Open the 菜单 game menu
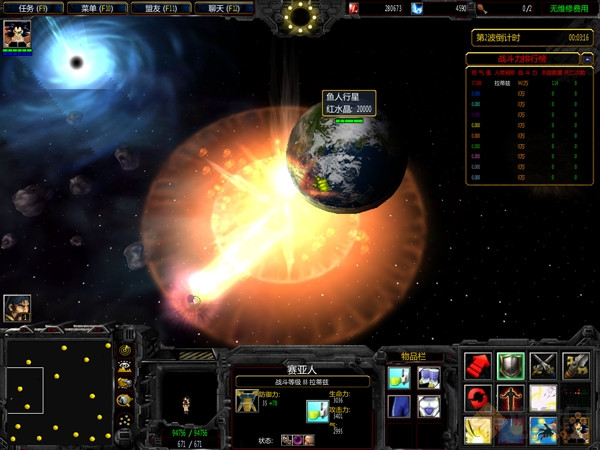Image resolution: width=600 pixels, height=450 pixels. click(x=95, y=8)
